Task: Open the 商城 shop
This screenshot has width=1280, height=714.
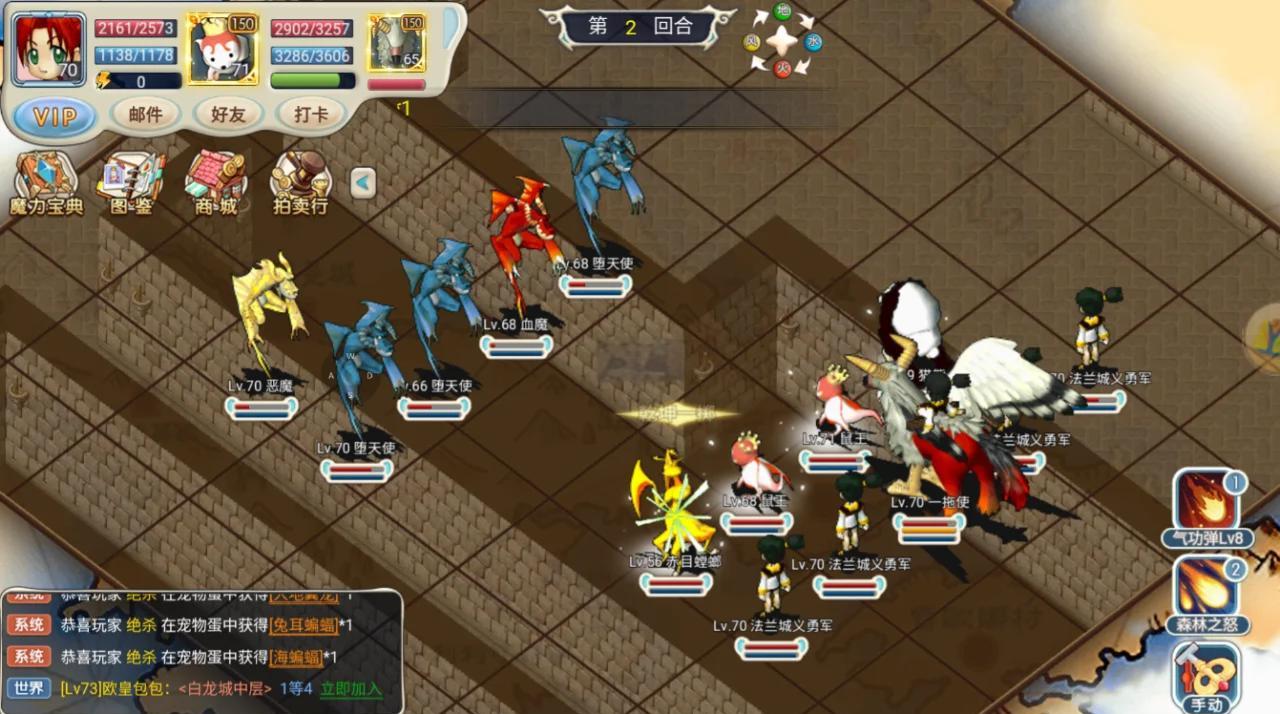Action: point(215,184)
